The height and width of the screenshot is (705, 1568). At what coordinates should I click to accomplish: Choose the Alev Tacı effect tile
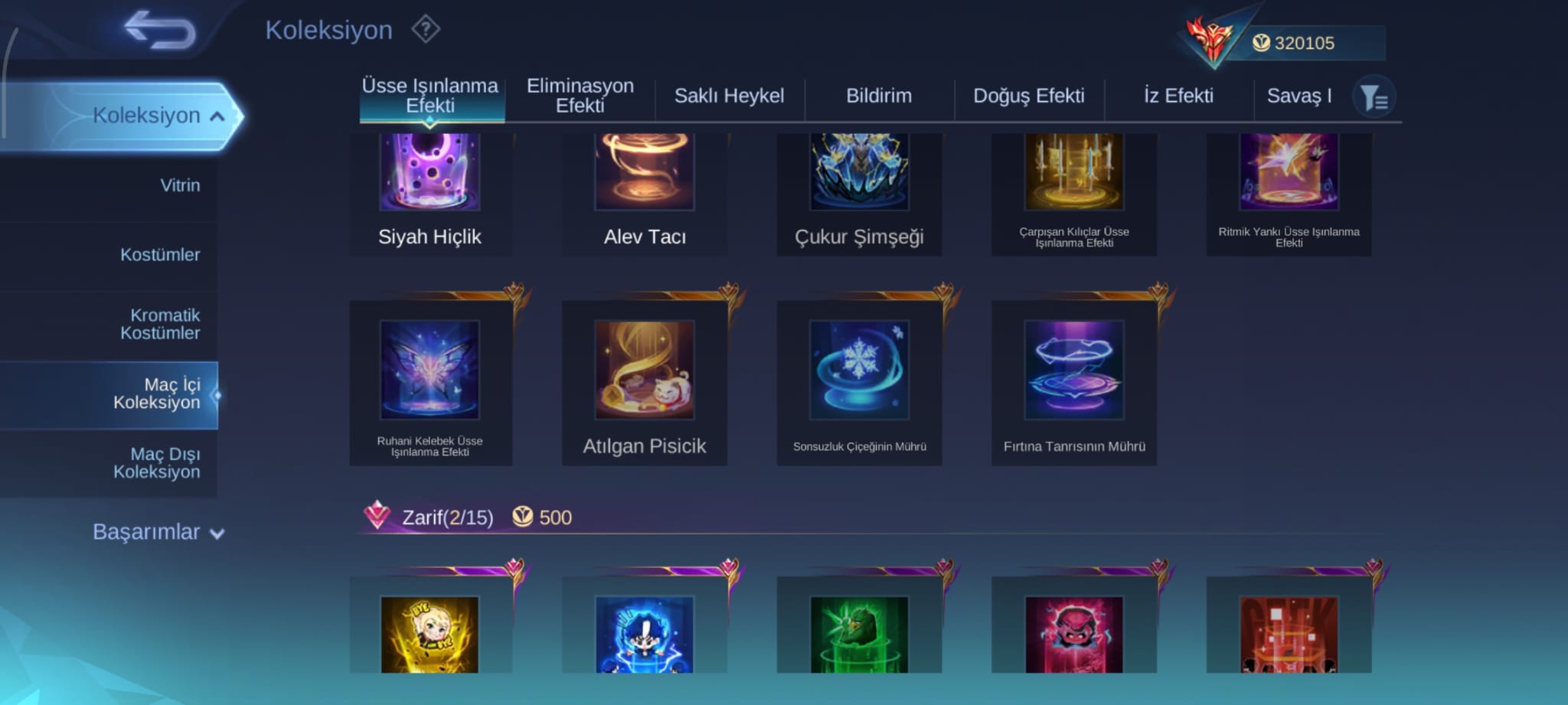point(645,191)
